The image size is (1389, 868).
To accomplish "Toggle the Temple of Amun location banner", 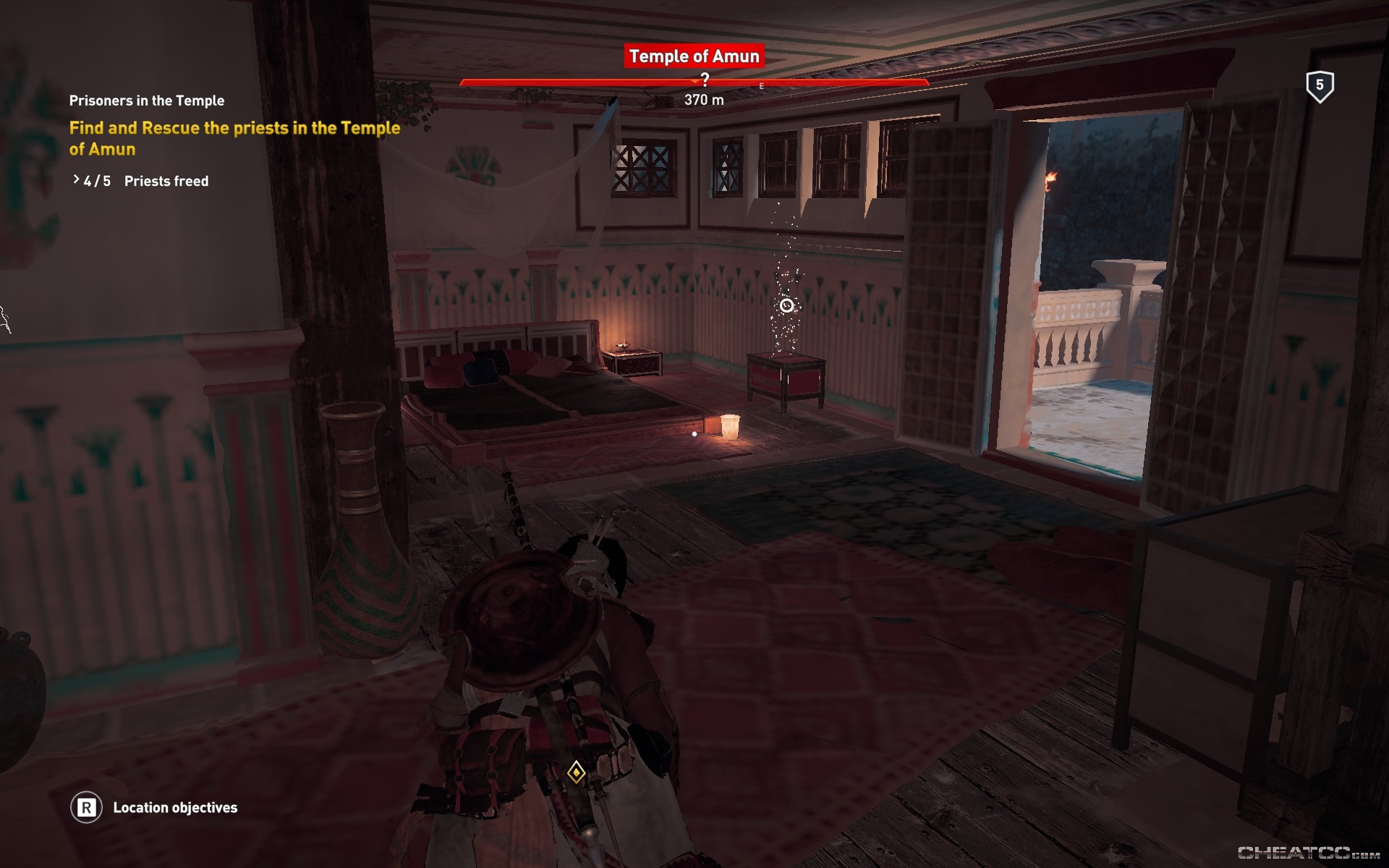I will pyautogui.click(x=693, y=56).
